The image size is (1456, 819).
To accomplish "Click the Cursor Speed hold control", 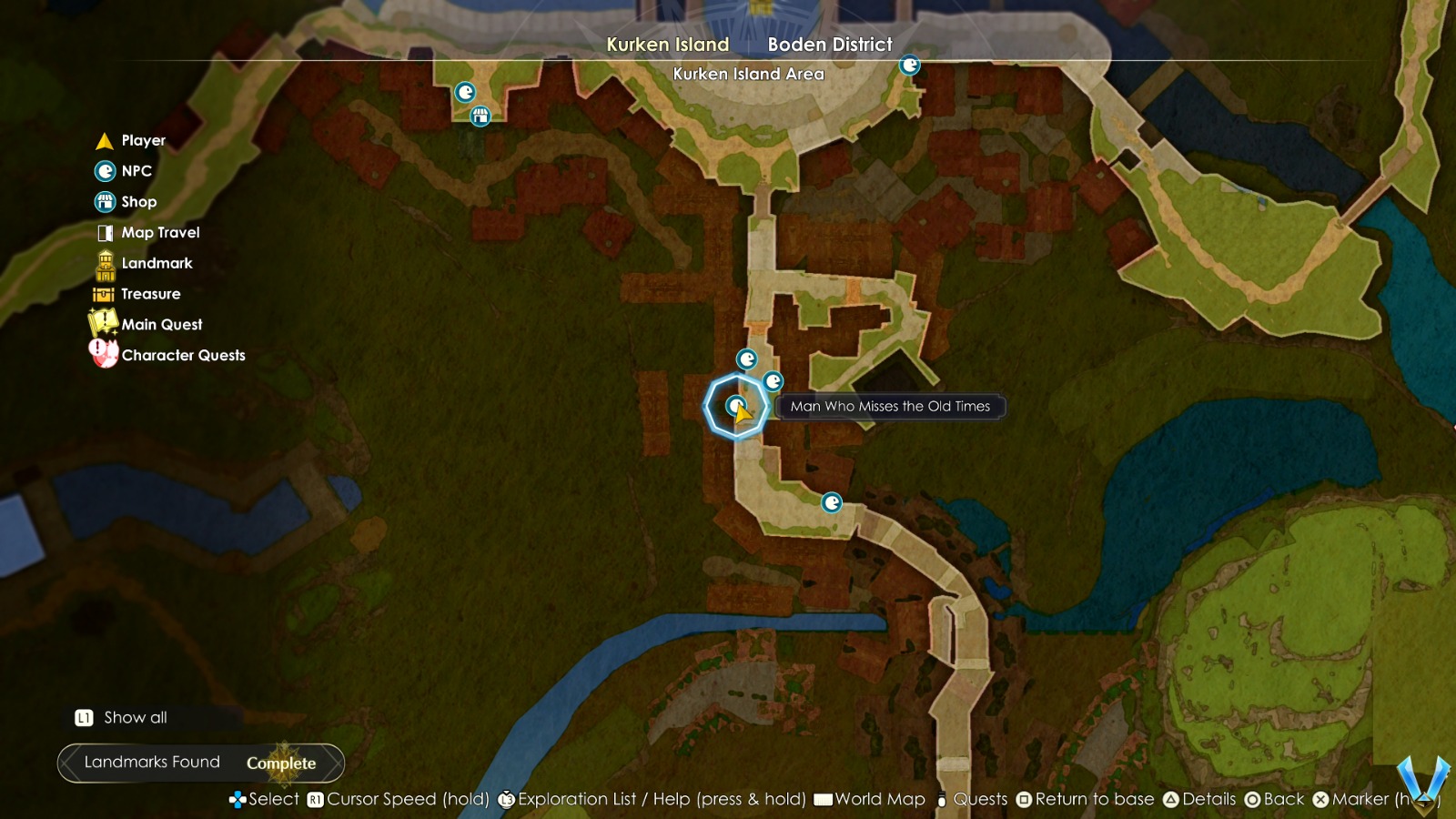I will point(400,799).
